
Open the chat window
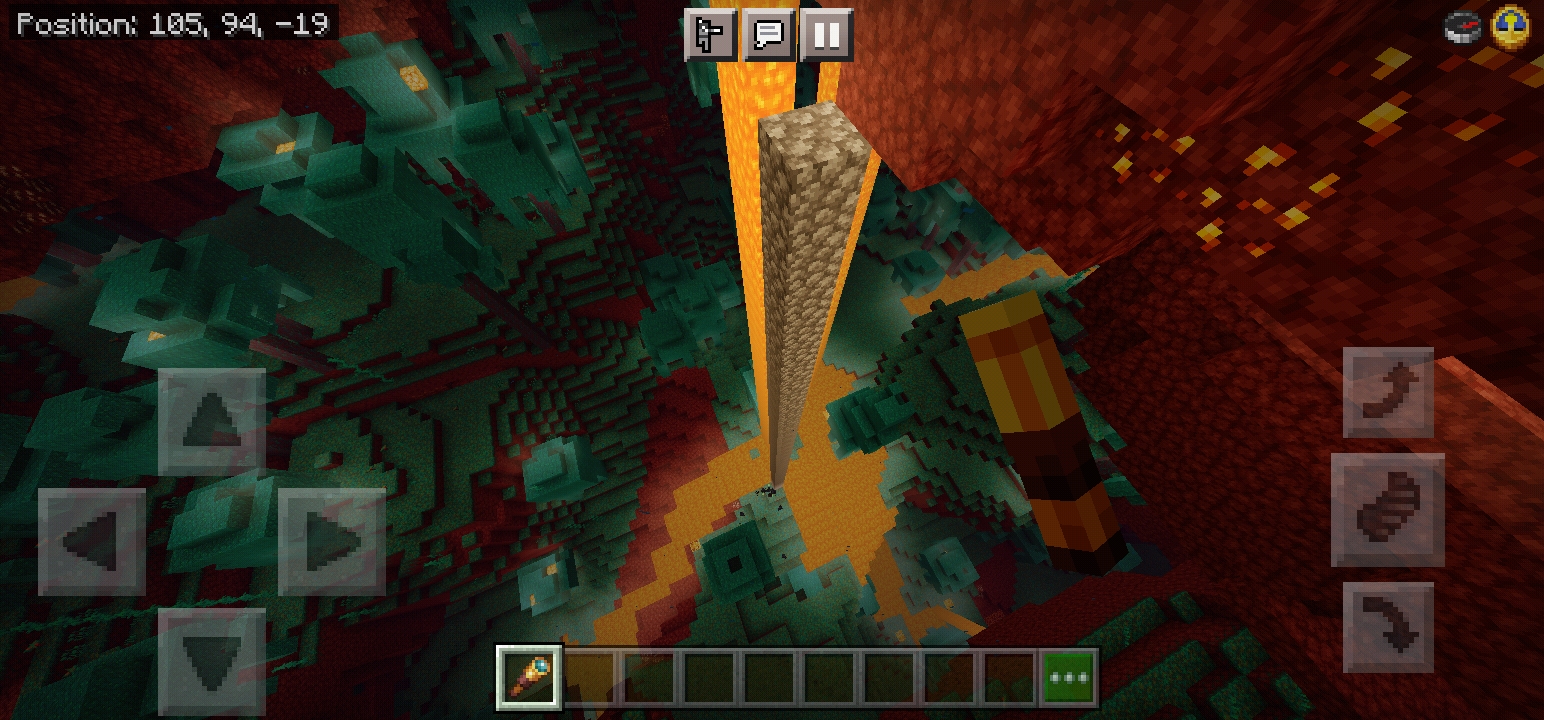768,36
